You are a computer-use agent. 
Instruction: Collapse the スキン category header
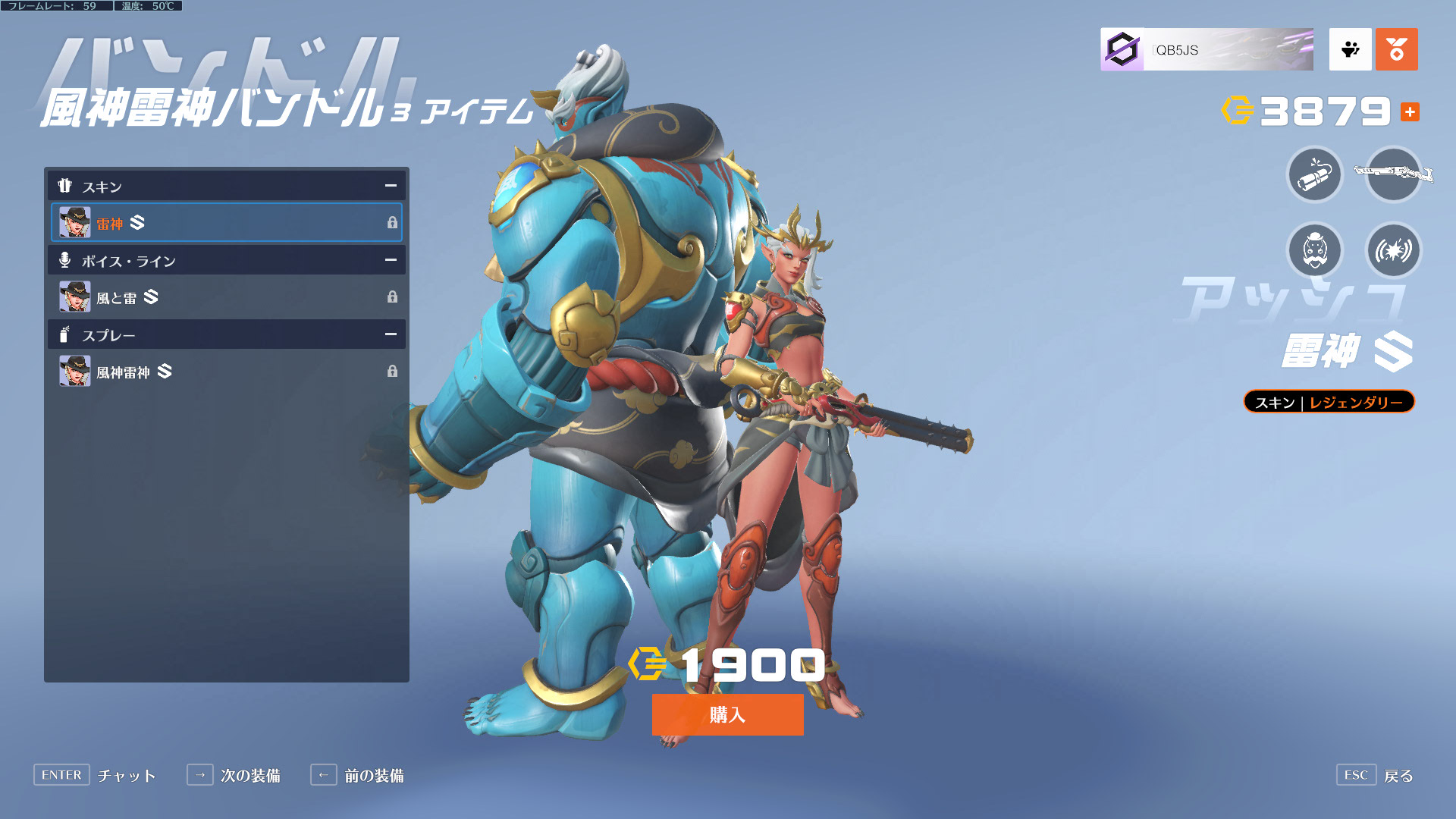point(391,186)
